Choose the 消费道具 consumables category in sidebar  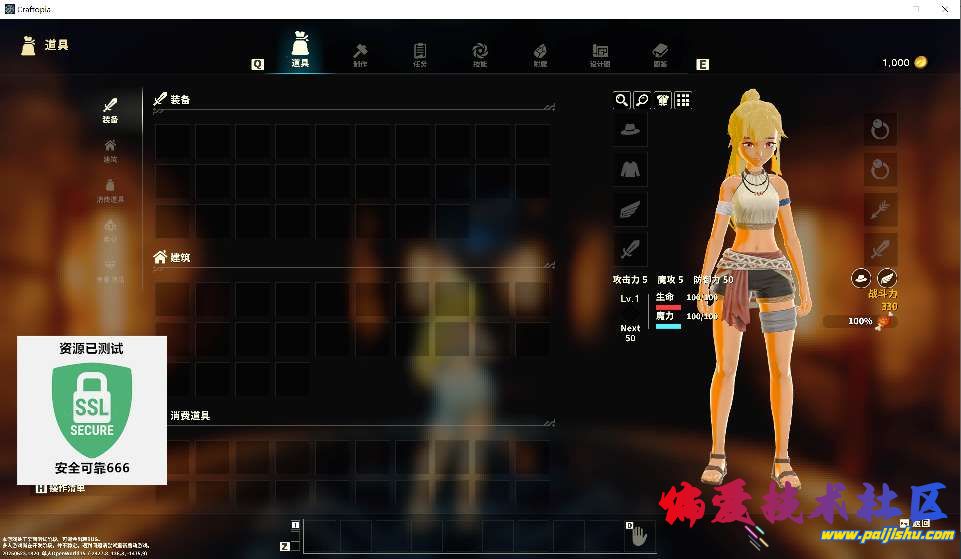110,190
